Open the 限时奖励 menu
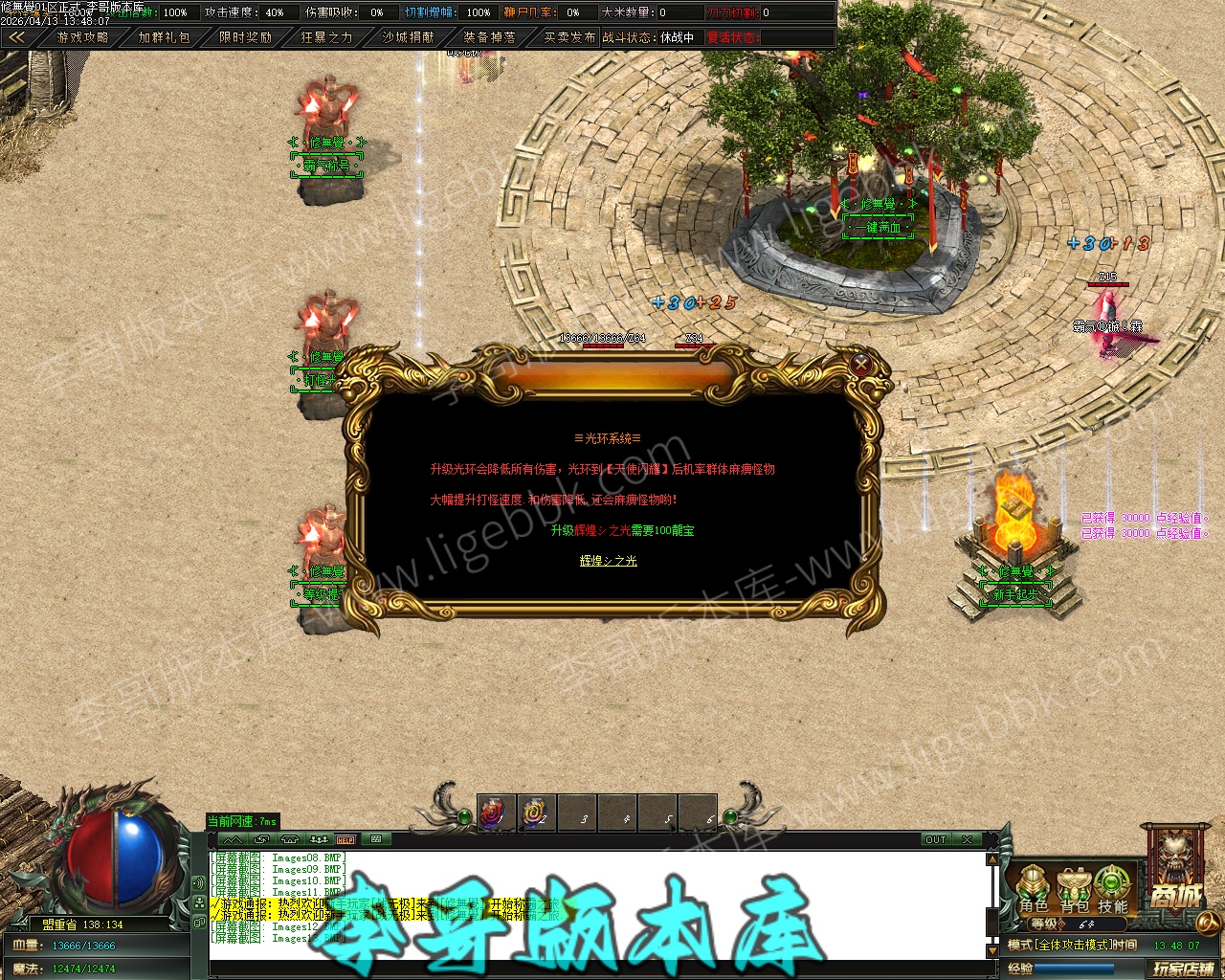 (245, 37)
